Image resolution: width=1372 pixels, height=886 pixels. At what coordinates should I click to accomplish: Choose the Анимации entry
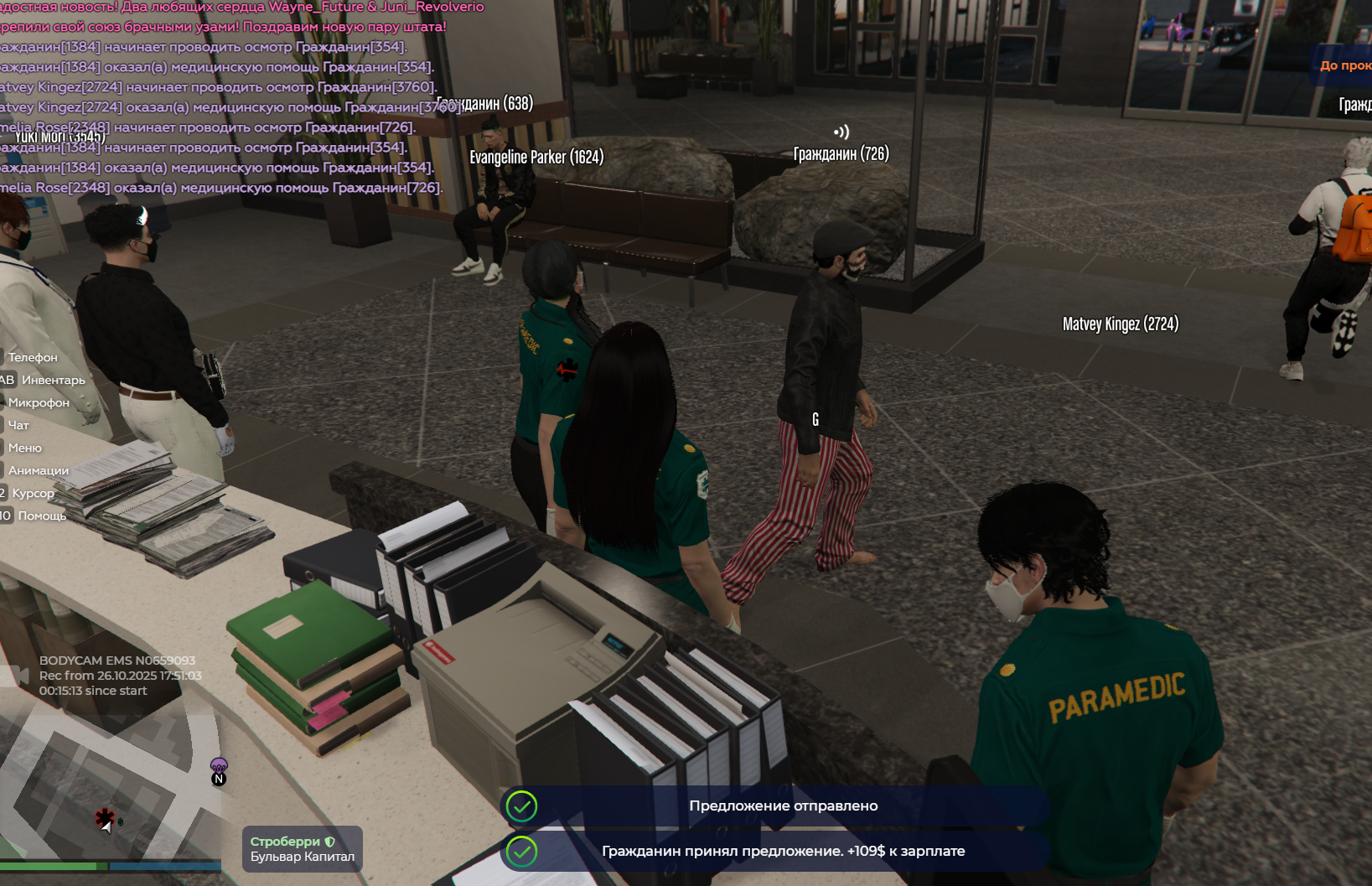coord(39,470)
